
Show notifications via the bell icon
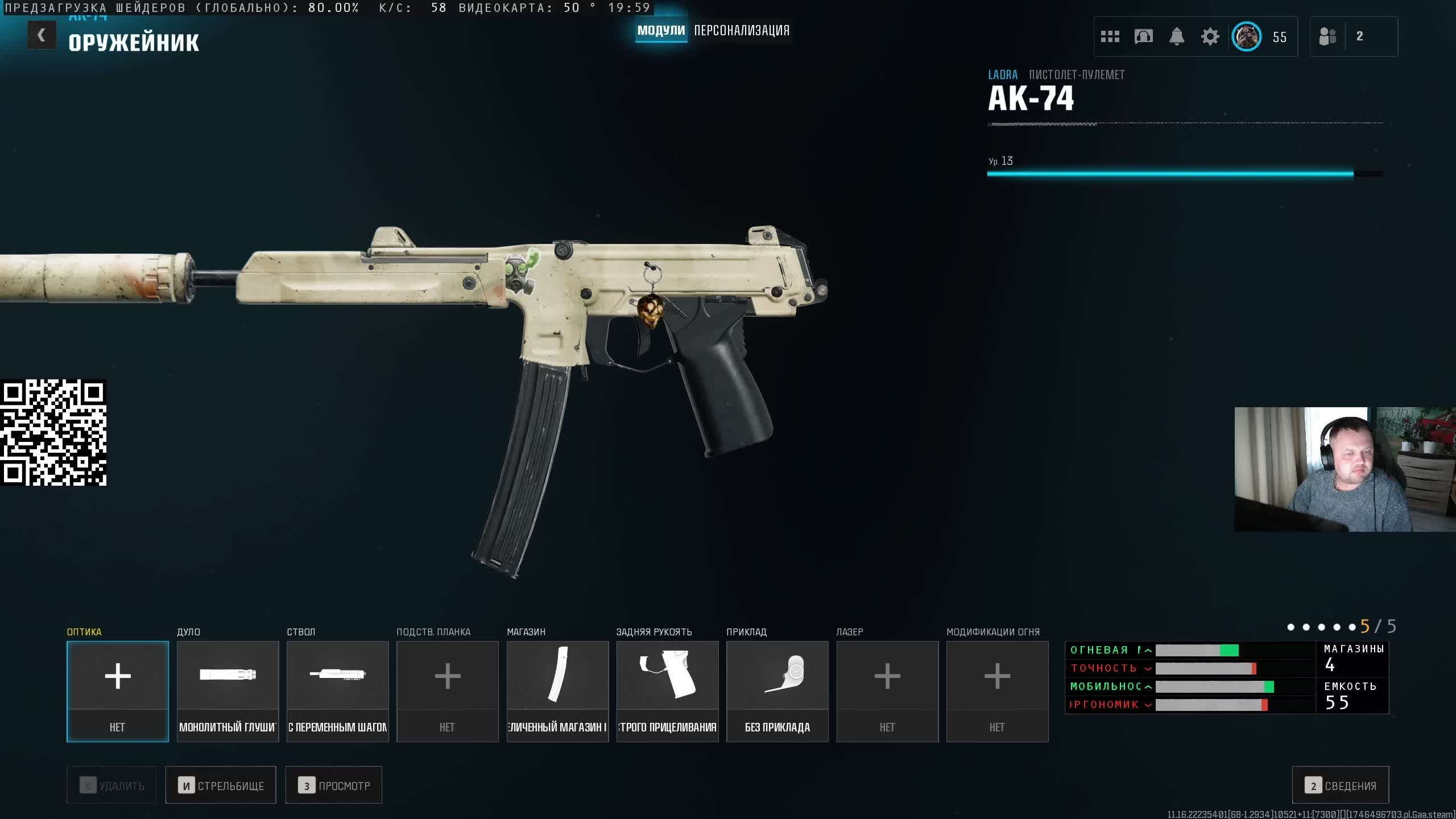pyautogui.click(x=1176, y=37)
